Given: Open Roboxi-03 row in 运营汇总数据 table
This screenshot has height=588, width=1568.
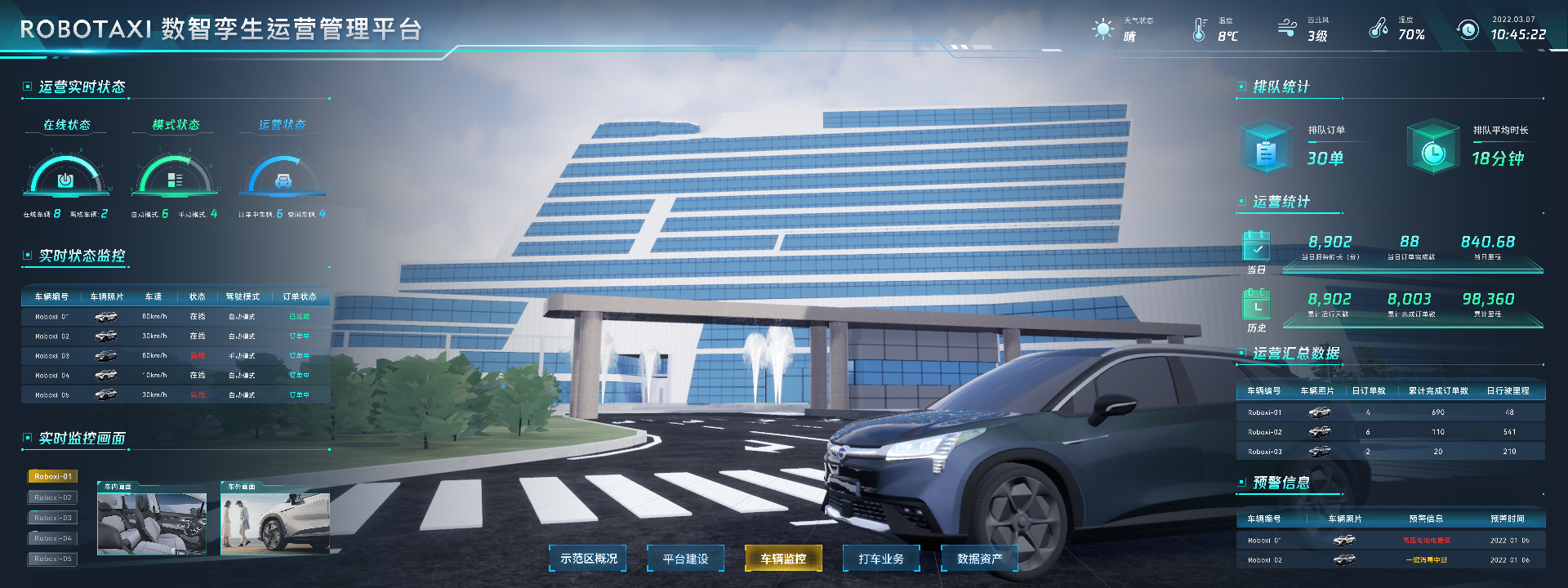Looking at the screenshot, I should (x=1390, y=452).
